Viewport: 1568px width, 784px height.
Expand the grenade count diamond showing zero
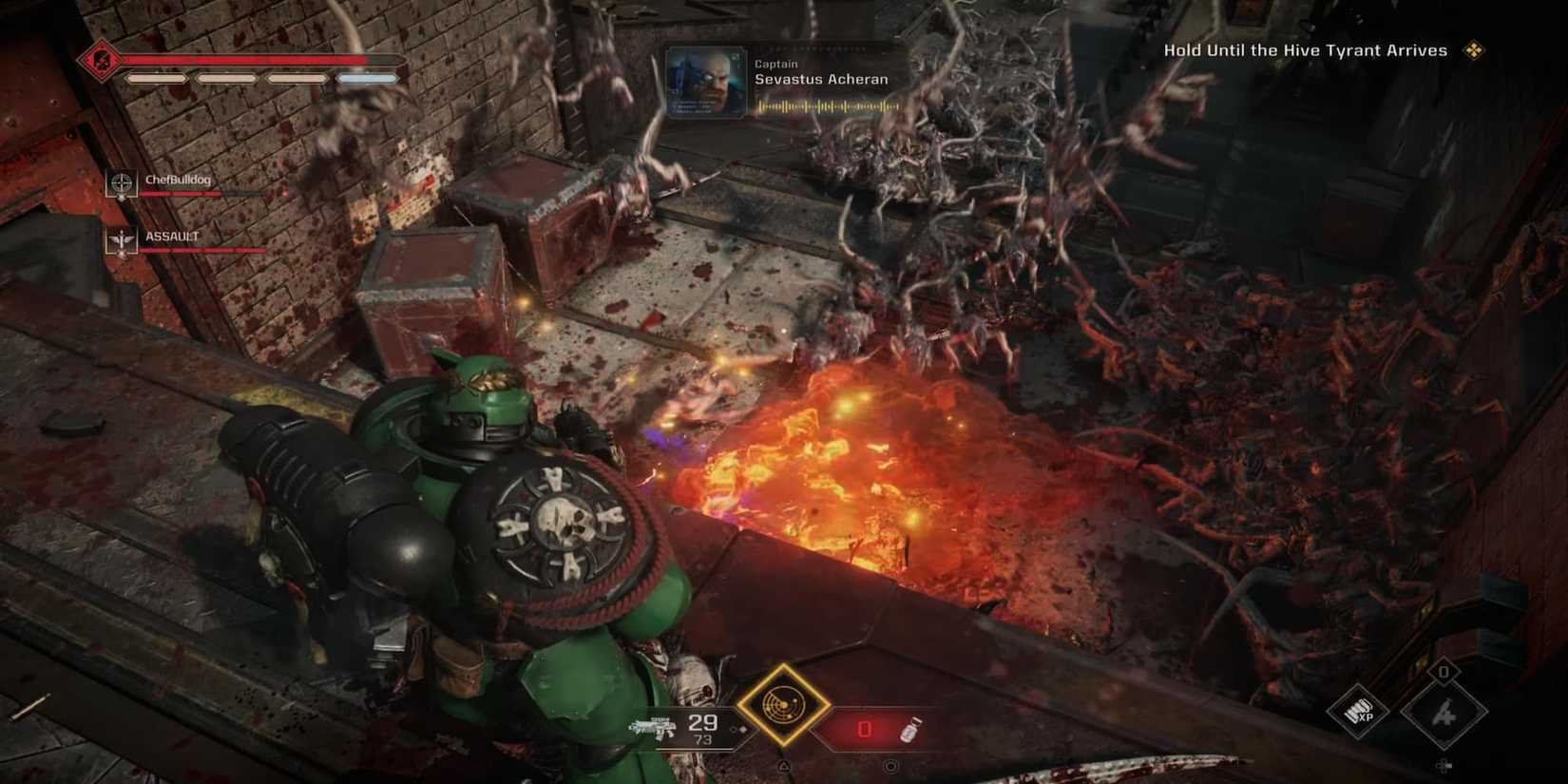(1445, 673)
